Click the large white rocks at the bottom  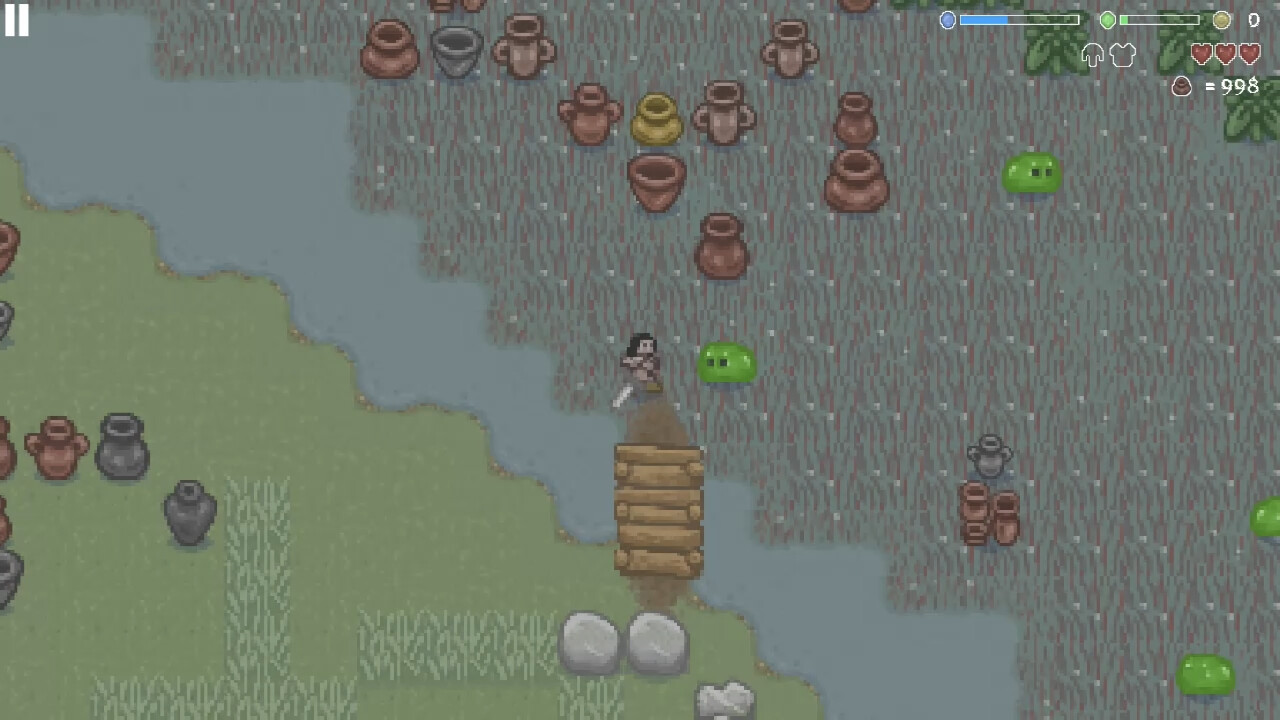coord(625,640)
